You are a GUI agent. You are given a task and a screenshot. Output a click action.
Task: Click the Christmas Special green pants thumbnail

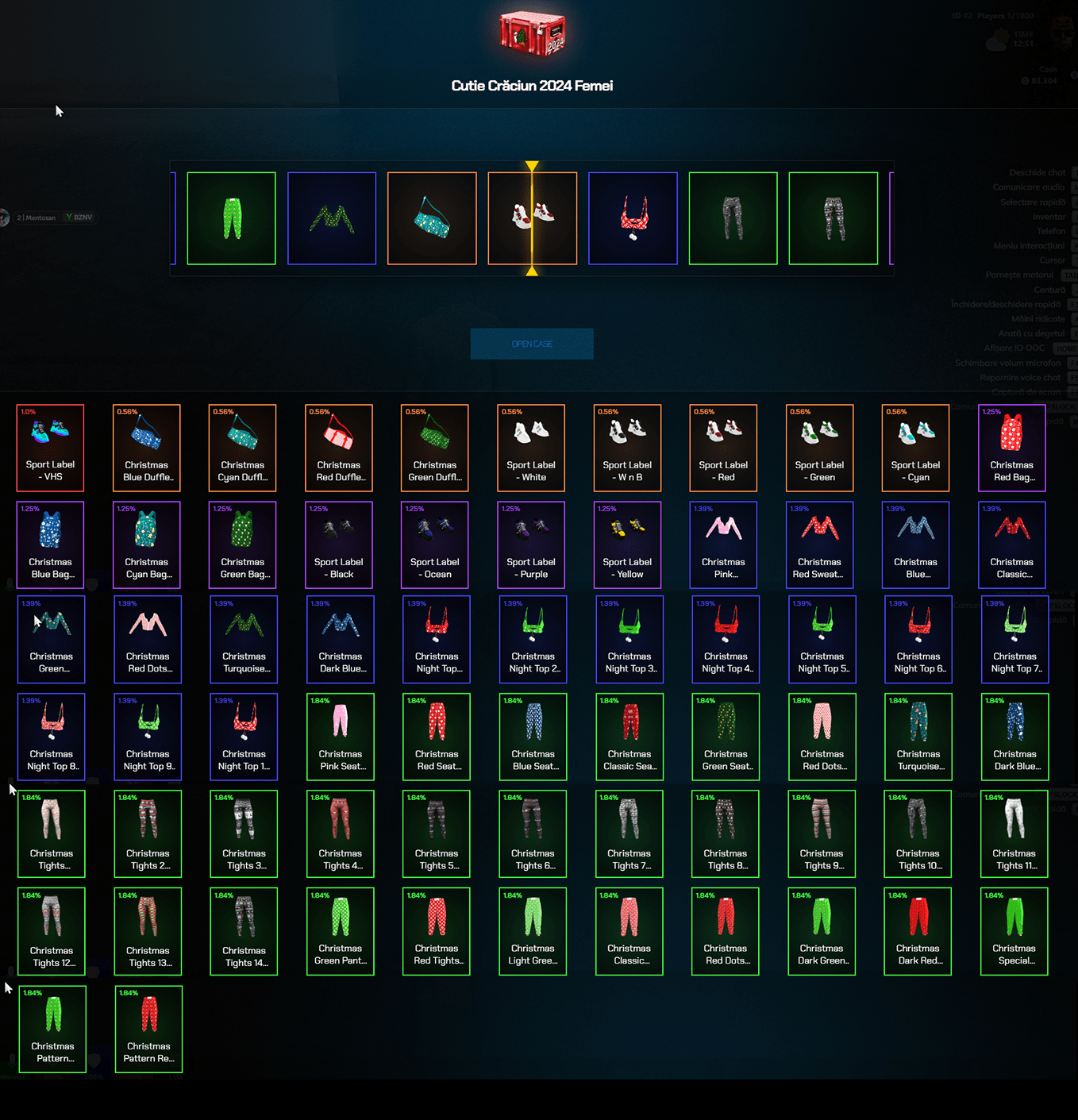click(1014, 932)
